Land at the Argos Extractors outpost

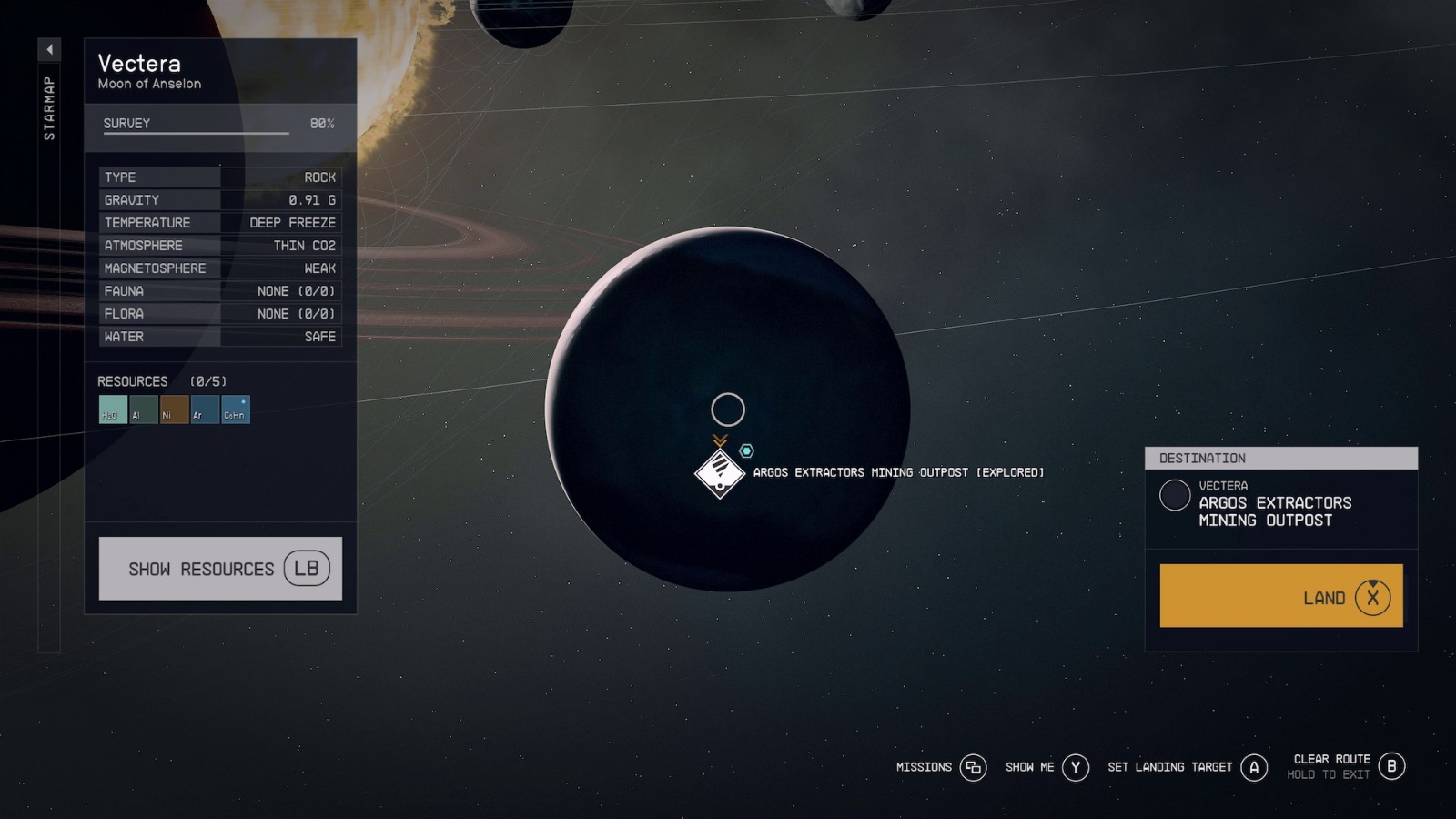point(1280,596)
